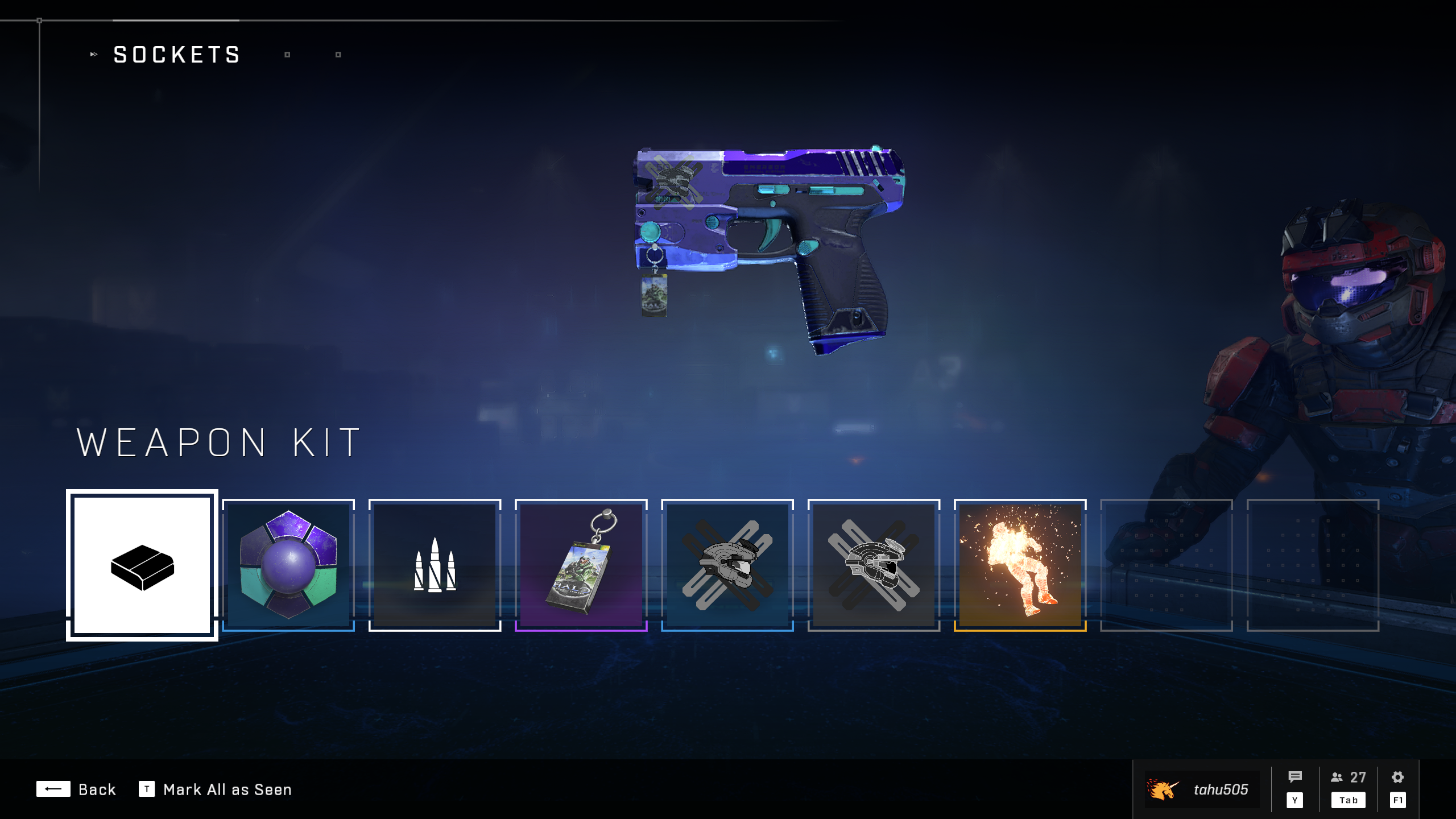Screen dimensions: 1456x819
Task: Open the three bullets ammo slot
Action: click(x=435, y=565)
